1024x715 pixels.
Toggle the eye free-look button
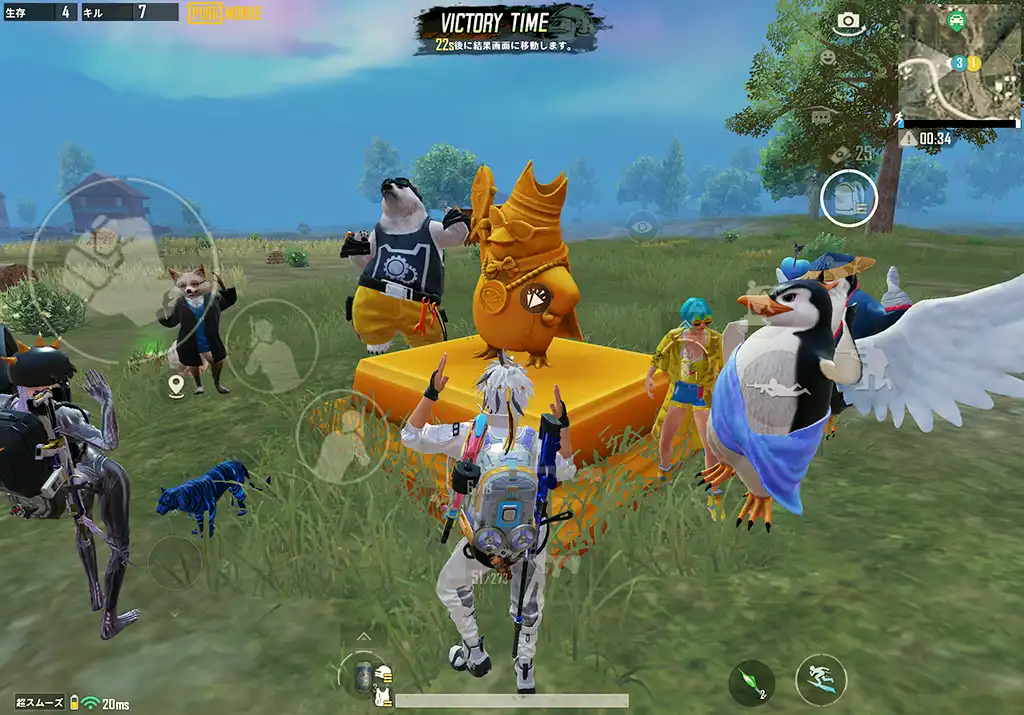642,226
